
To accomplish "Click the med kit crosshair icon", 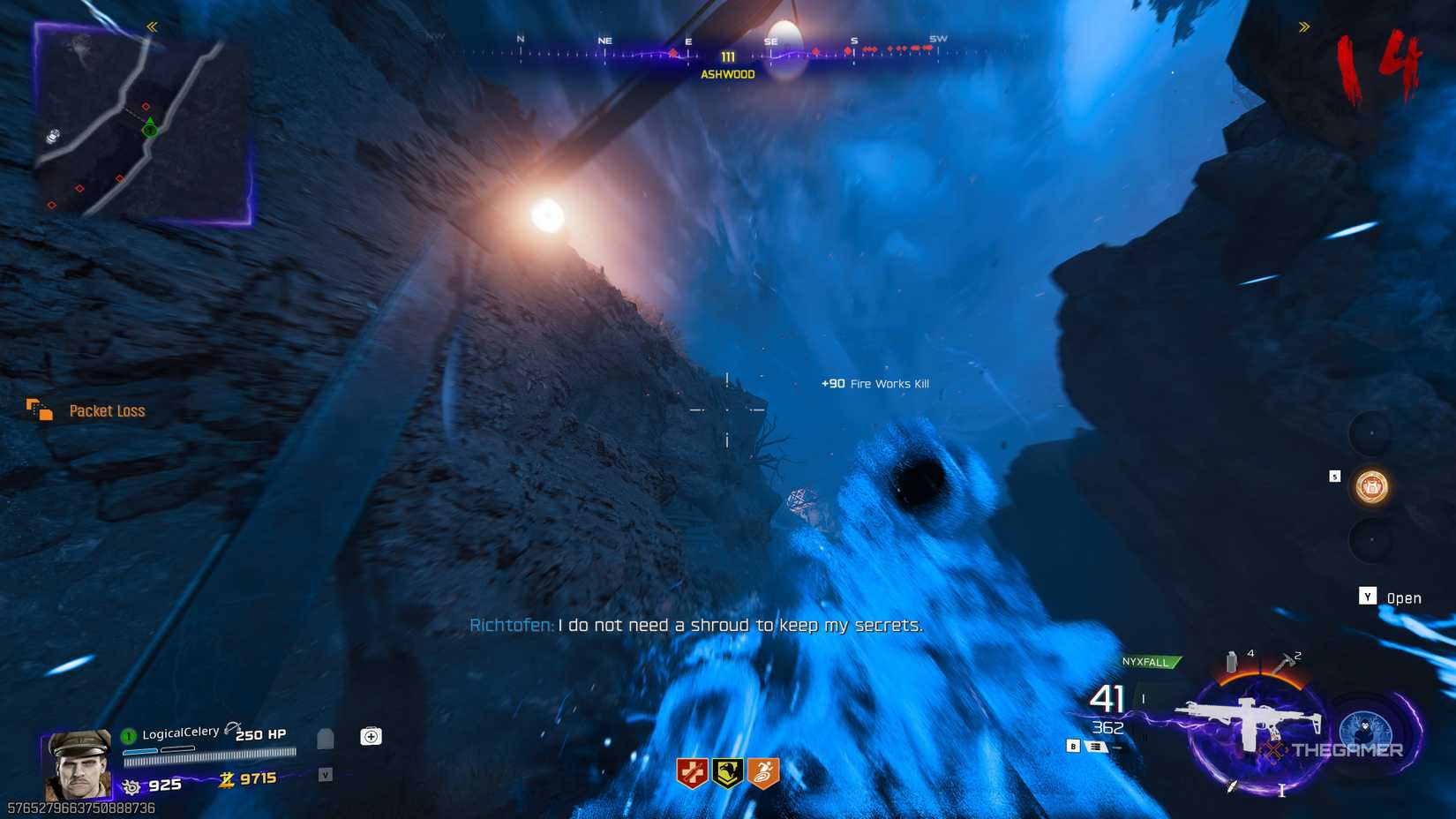I will pyautogui.click(x=371, y=736).
